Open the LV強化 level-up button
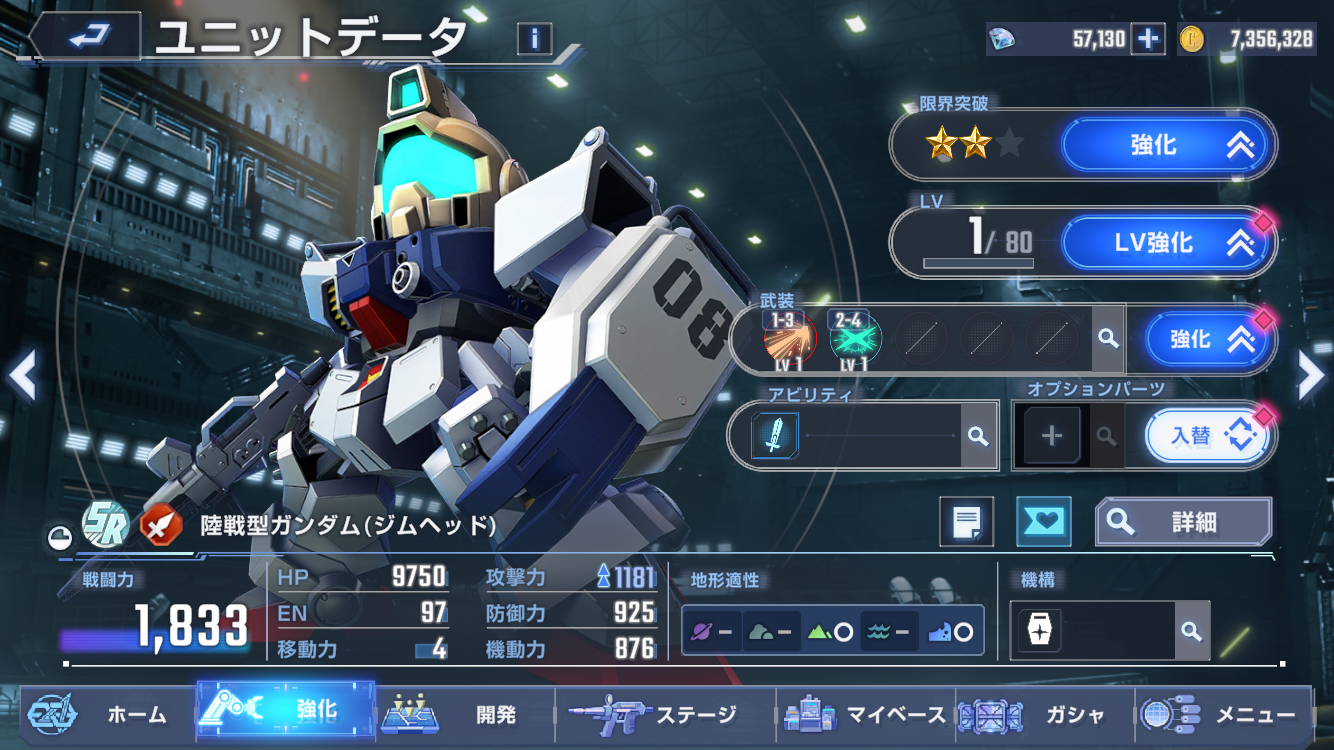The image size is (1334, 750). [x=1167, y=243]
